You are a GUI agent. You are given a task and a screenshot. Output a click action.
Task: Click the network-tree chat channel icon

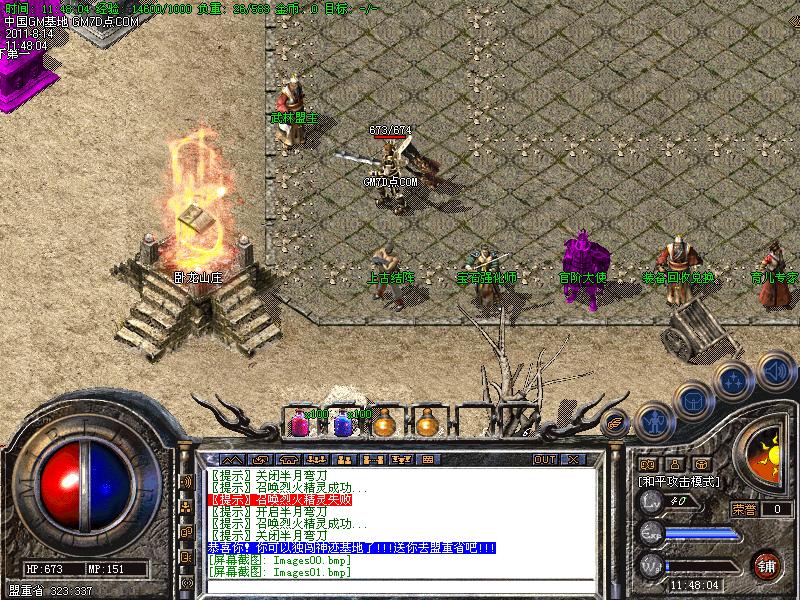186,507
